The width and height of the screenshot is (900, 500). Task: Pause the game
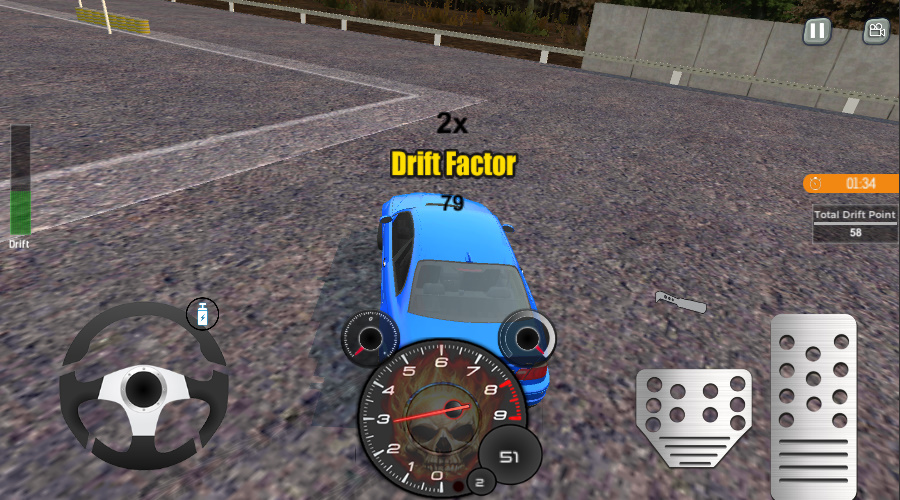(x=817, y=31)
